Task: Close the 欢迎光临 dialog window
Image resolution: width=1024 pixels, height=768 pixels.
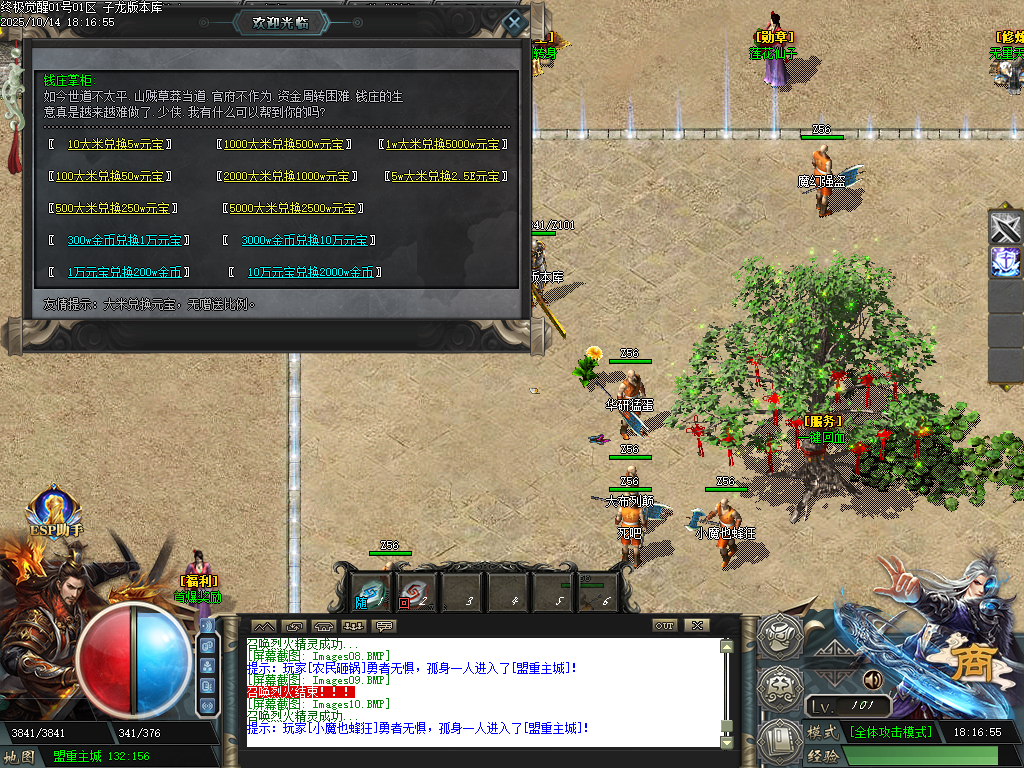Action: [513, 22]
